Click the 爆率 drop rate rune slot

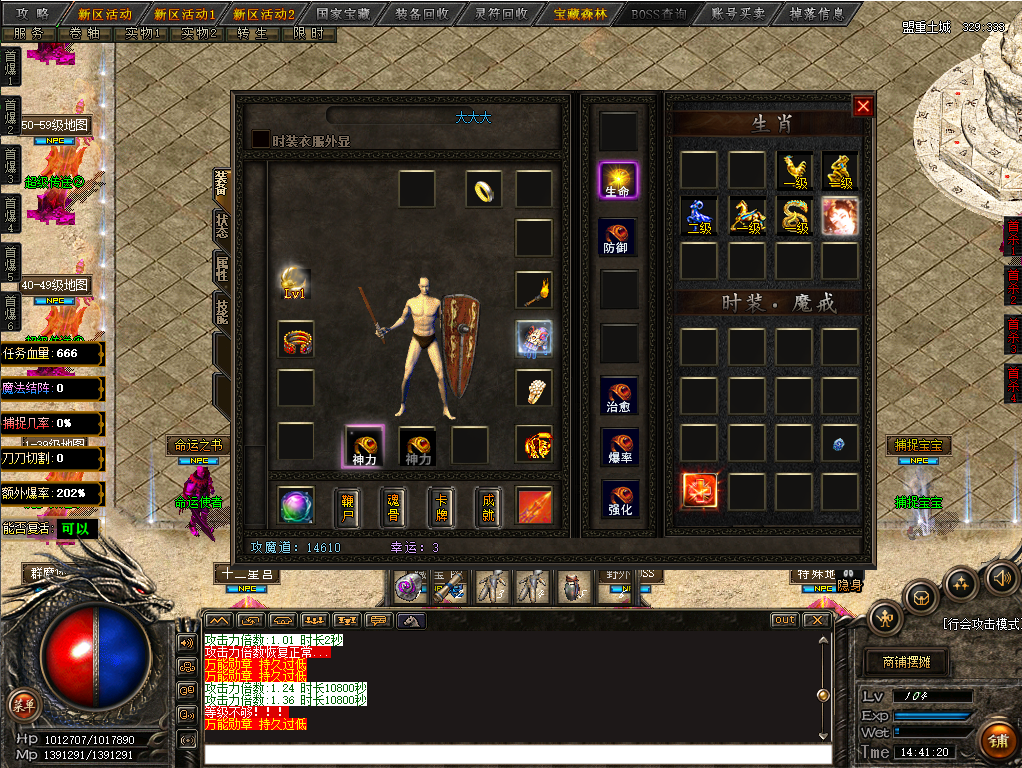click(617, 448)
